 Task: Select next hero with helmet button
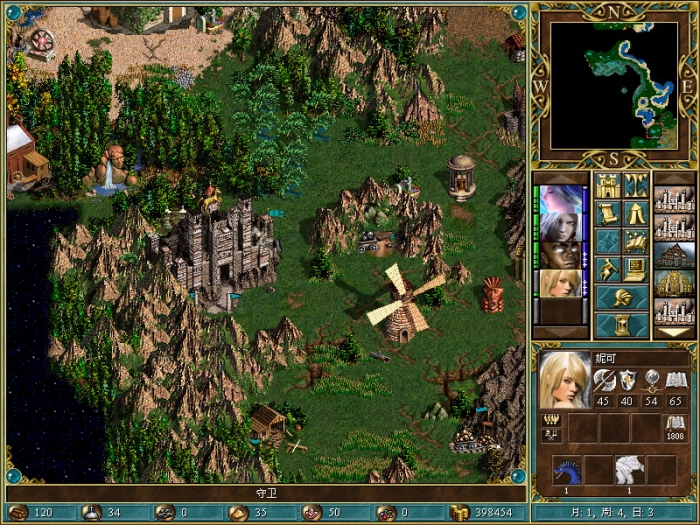tap(622, 298)
